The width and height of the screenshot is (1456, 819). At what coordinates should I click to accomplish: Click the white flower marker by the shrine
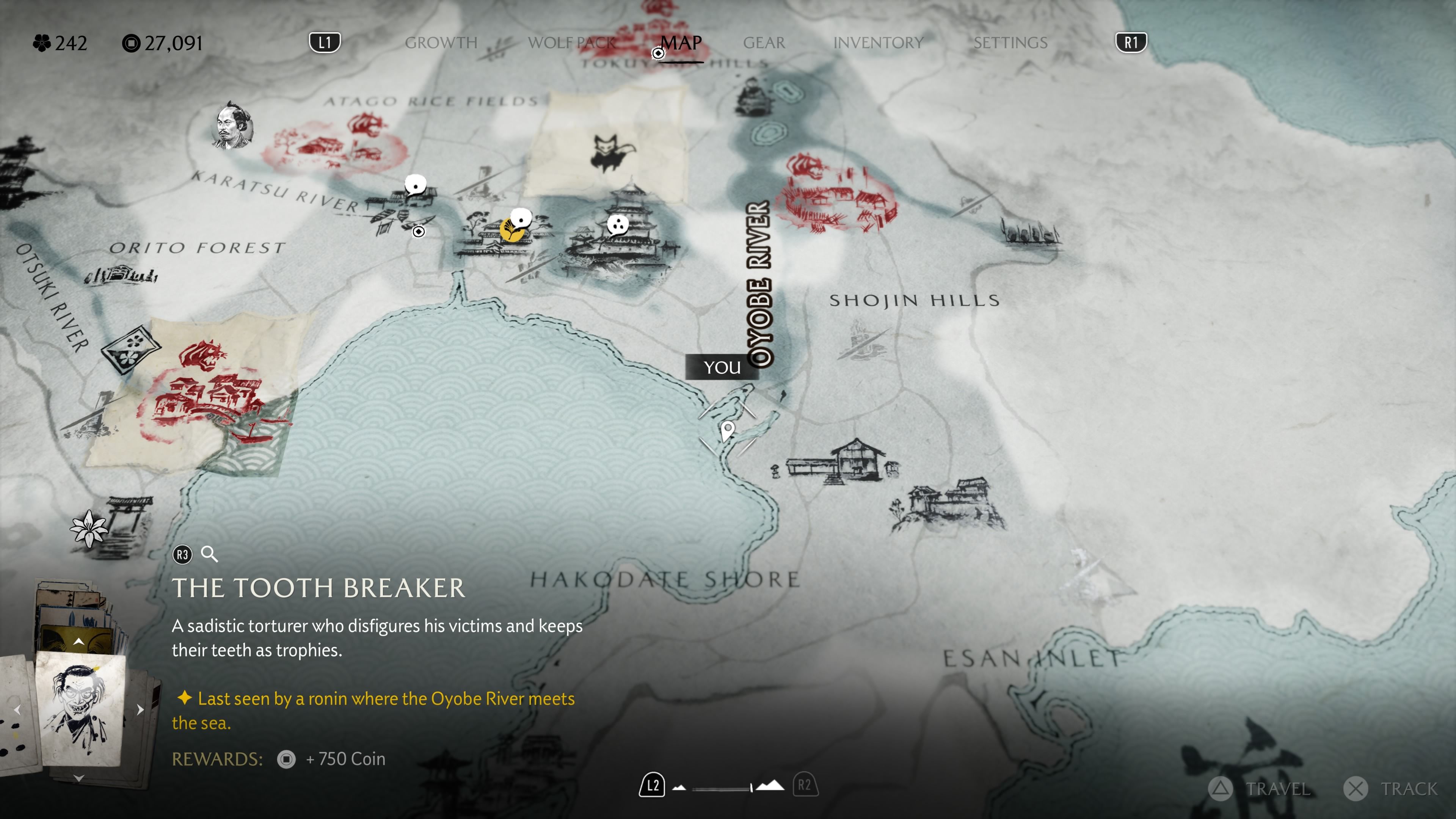coord(89,529)
